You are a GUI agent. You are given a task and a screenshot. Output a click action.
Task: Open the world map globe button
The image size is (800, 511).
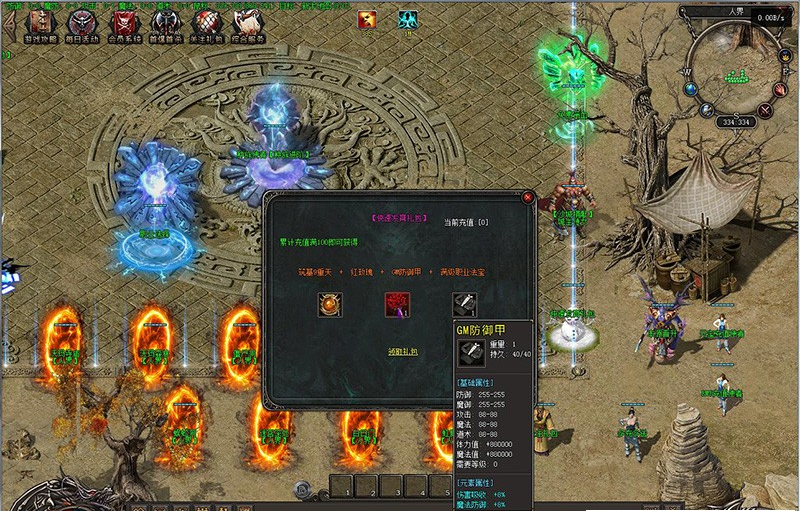point(691,90)
